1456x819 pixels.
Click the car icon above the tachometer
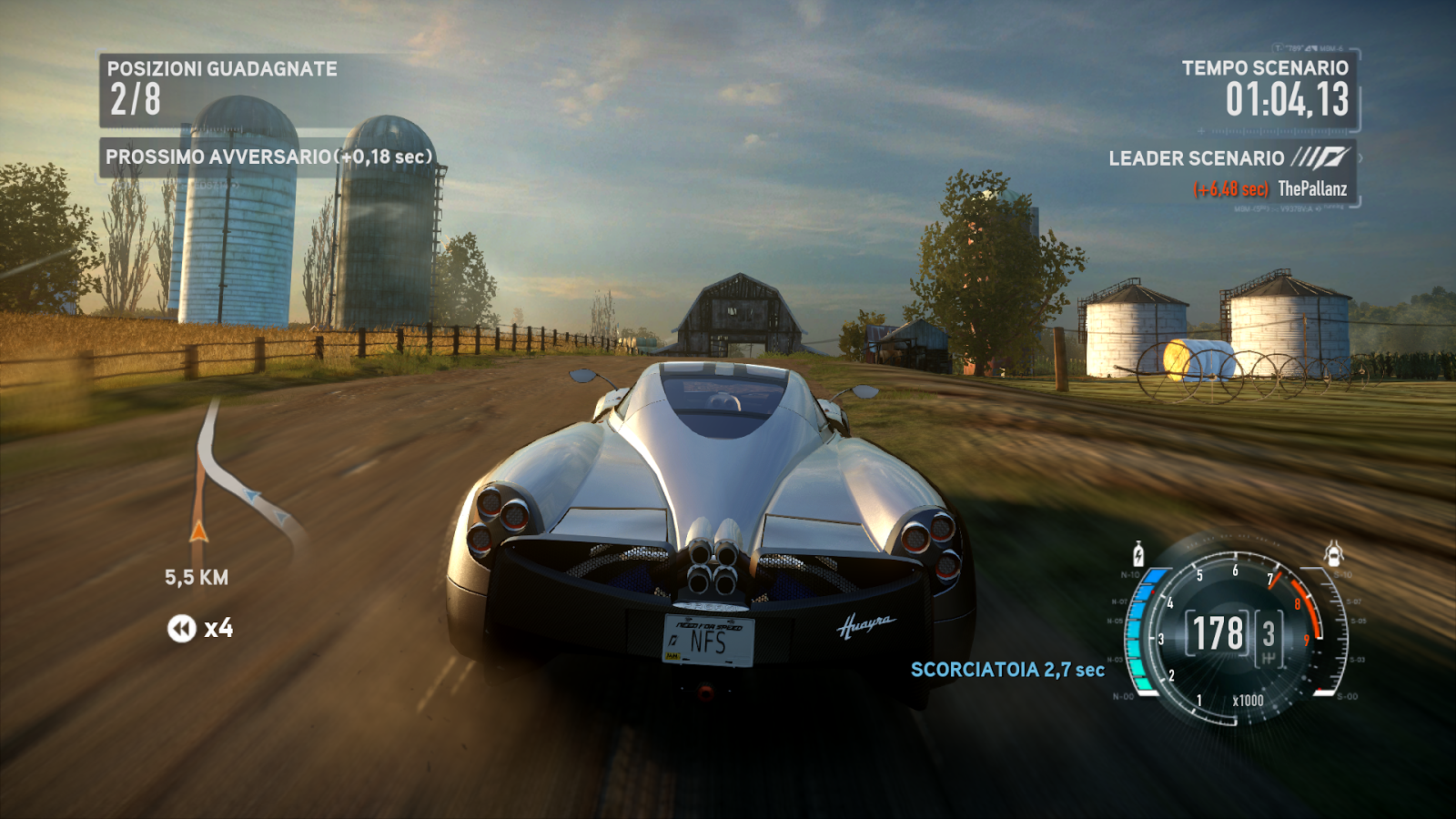[x=1333, y=552]
